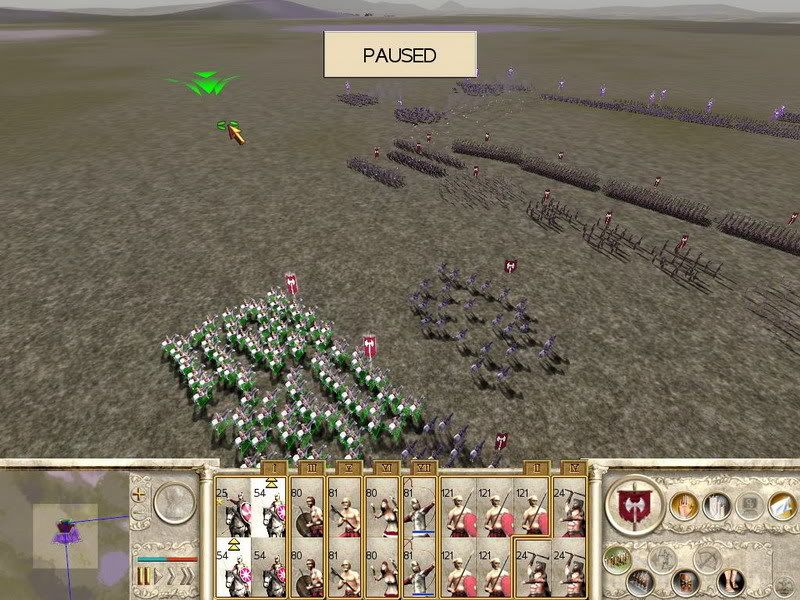Click the battlefield minimap

point(64,532)
